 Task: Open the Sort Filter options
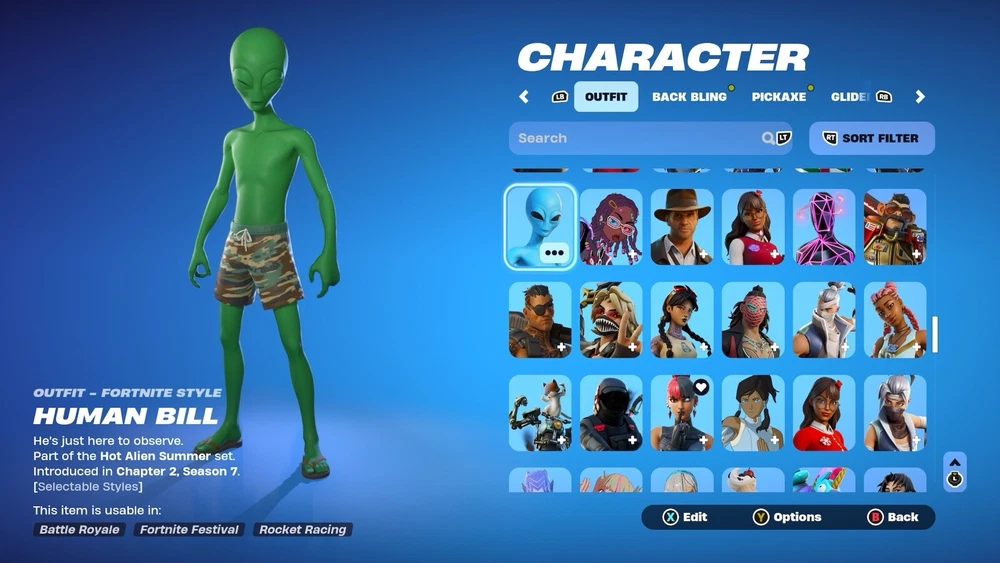(871, 138)
